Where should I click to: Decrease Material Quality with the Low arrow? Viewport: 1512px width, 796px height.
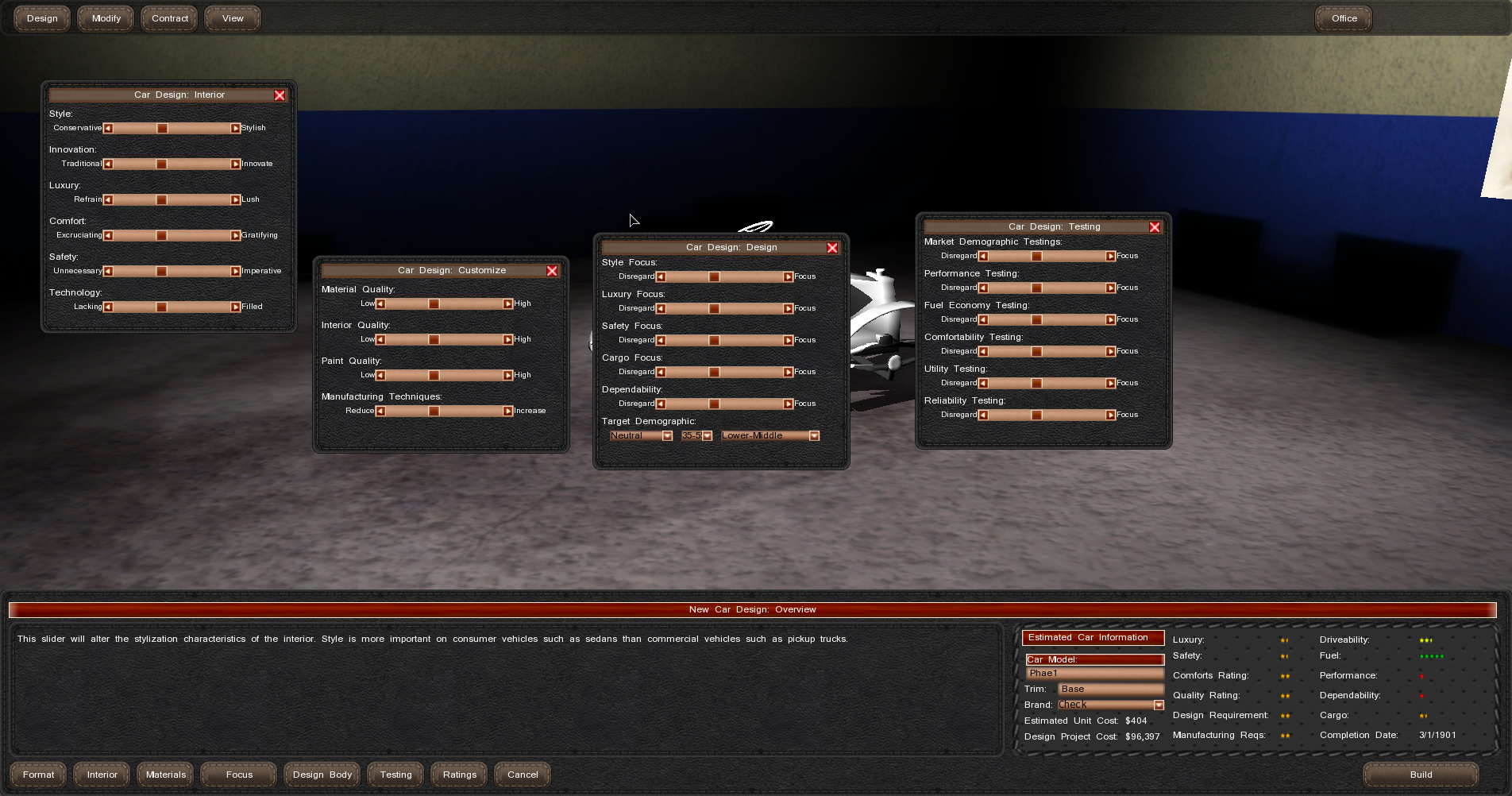380,303
